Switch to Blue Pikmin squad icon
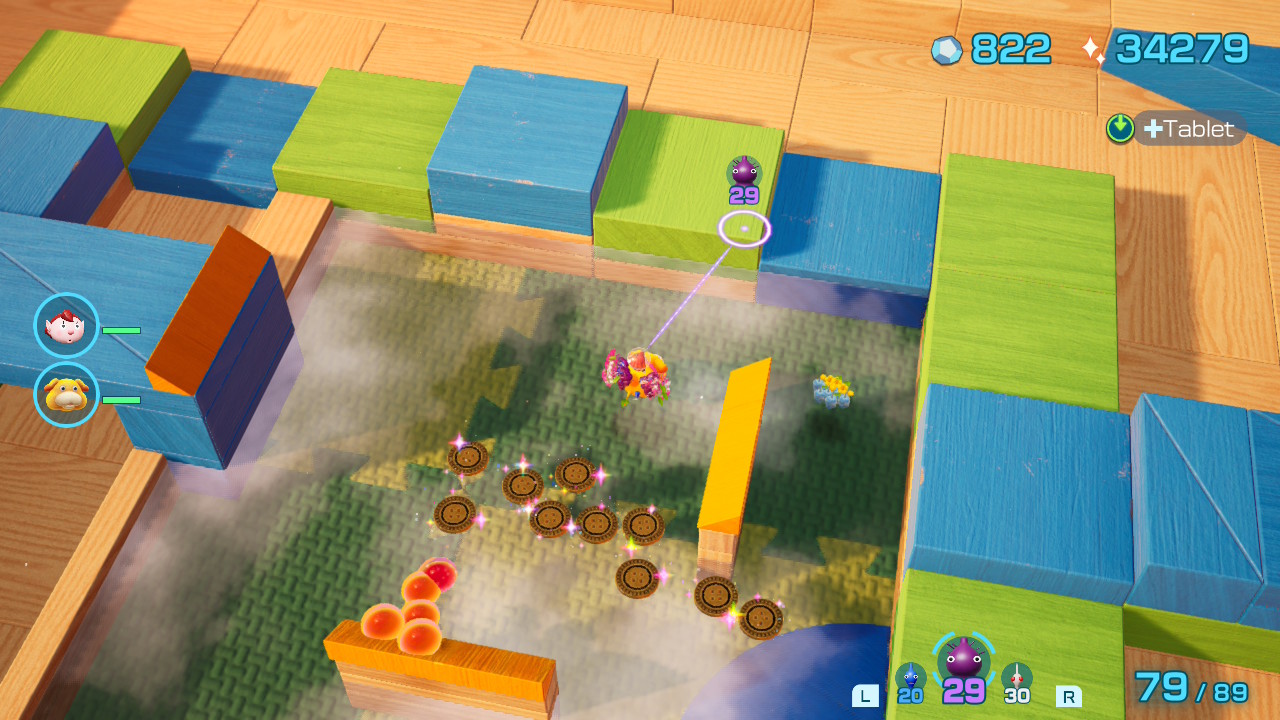Screen dimensions: 1280x720 tap(910, 678)
